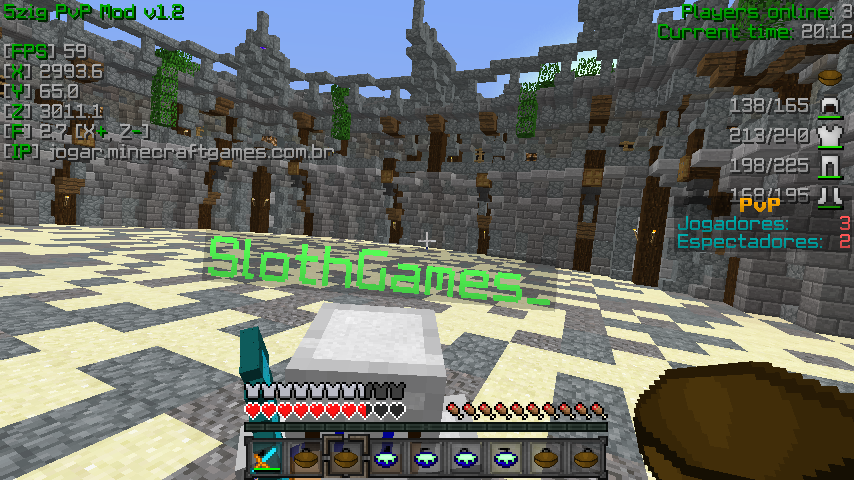Click the boots armor durability icon
The height and width of the screenshot is (480, 854).
click(x=828, y=194)
